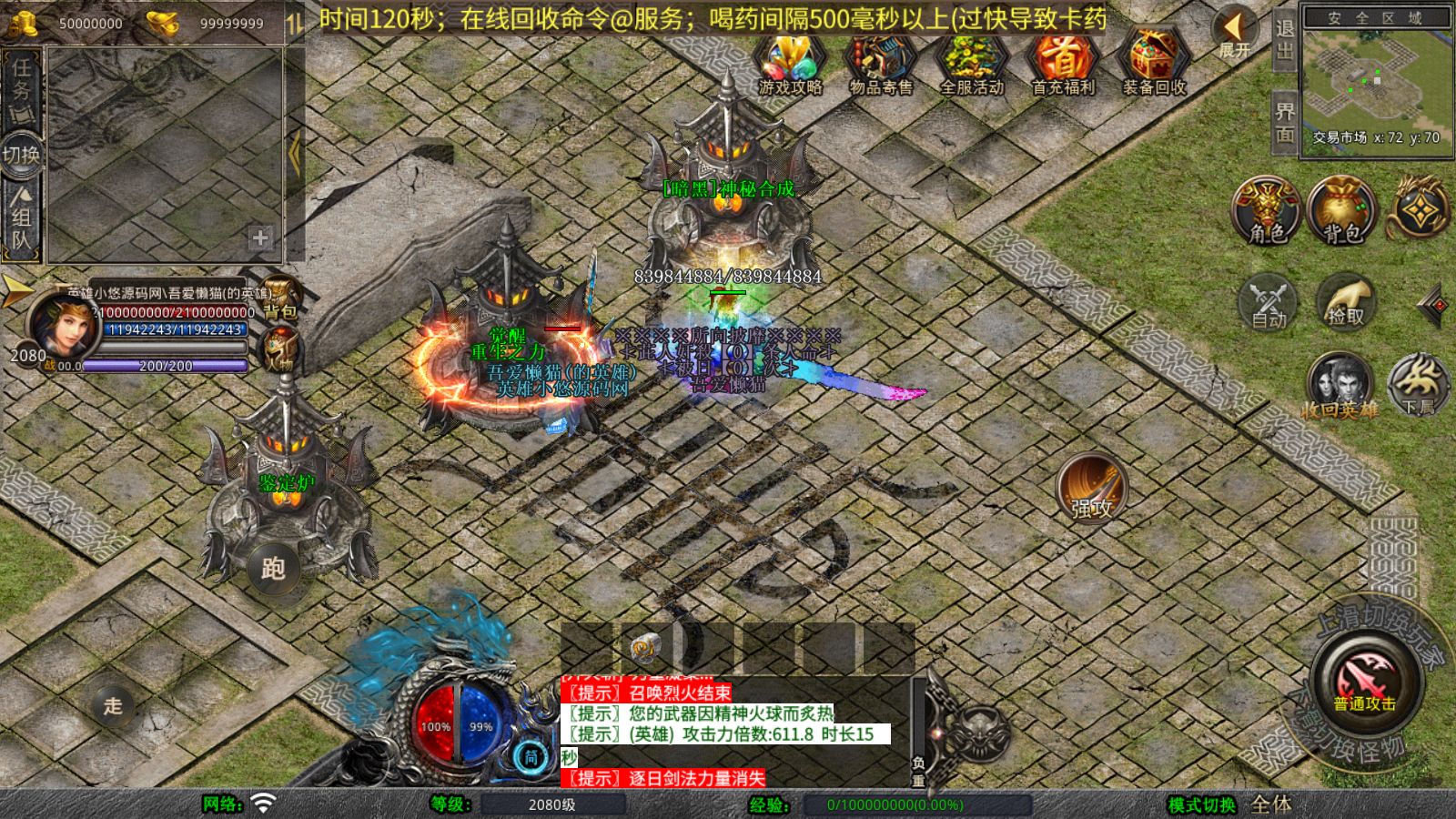Open the 装备回收 equipment recycling
Image resolution: width=1456 pixels, height=819 pixels.
click(1153, 61)
